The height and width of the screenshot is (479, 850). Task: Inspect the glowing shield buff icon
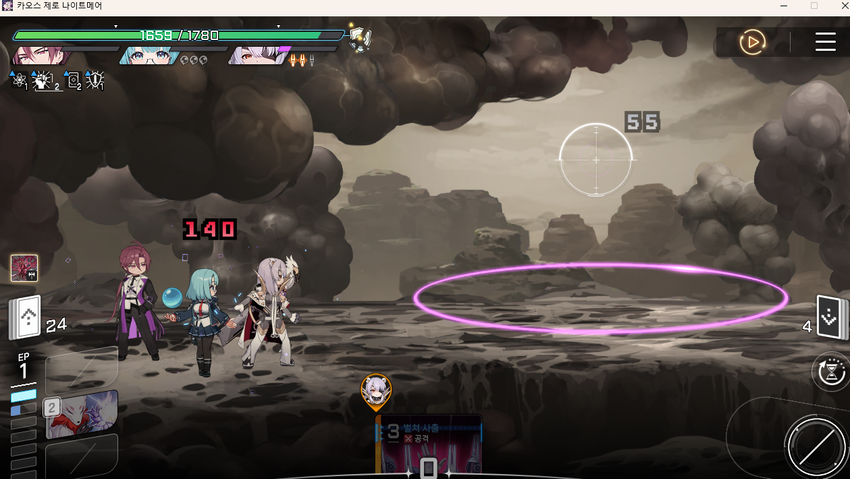click(96, 81)
